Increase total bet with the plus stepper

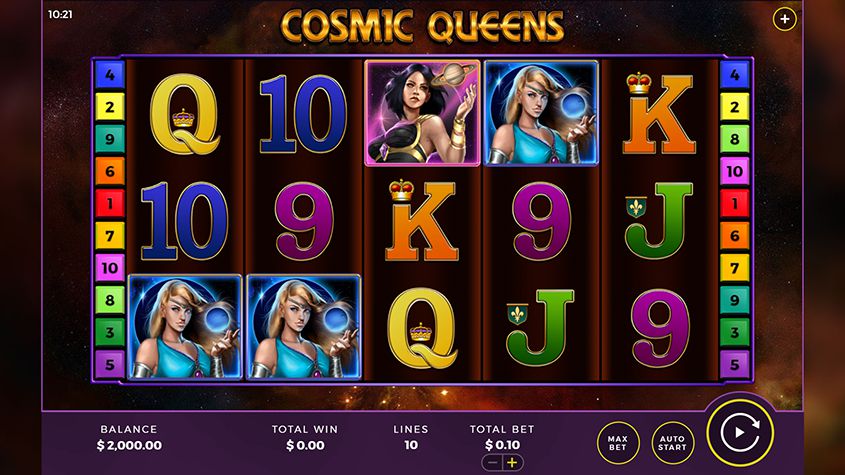click(x=513, y=463)
